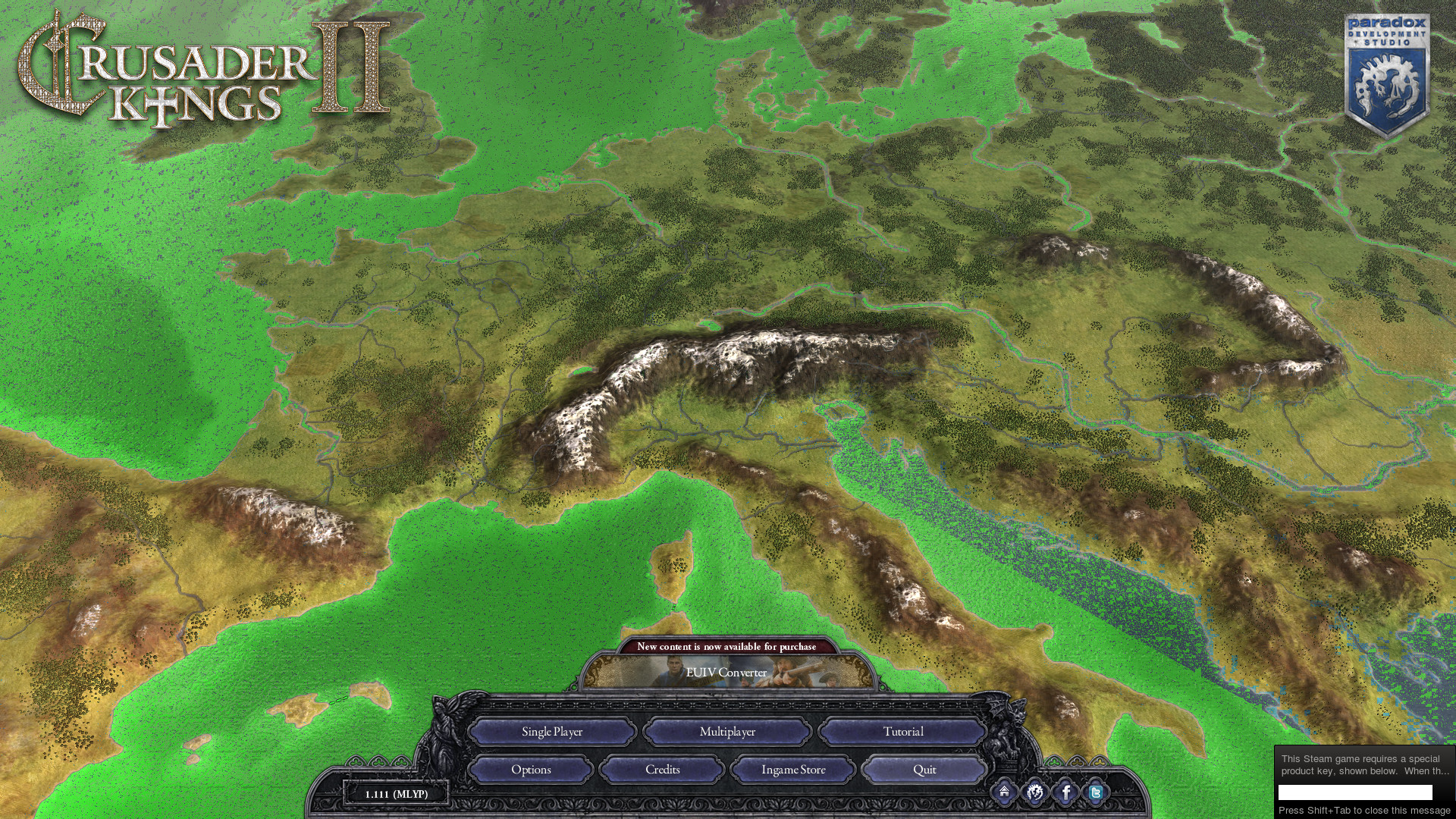Open the Options menu

531,770
